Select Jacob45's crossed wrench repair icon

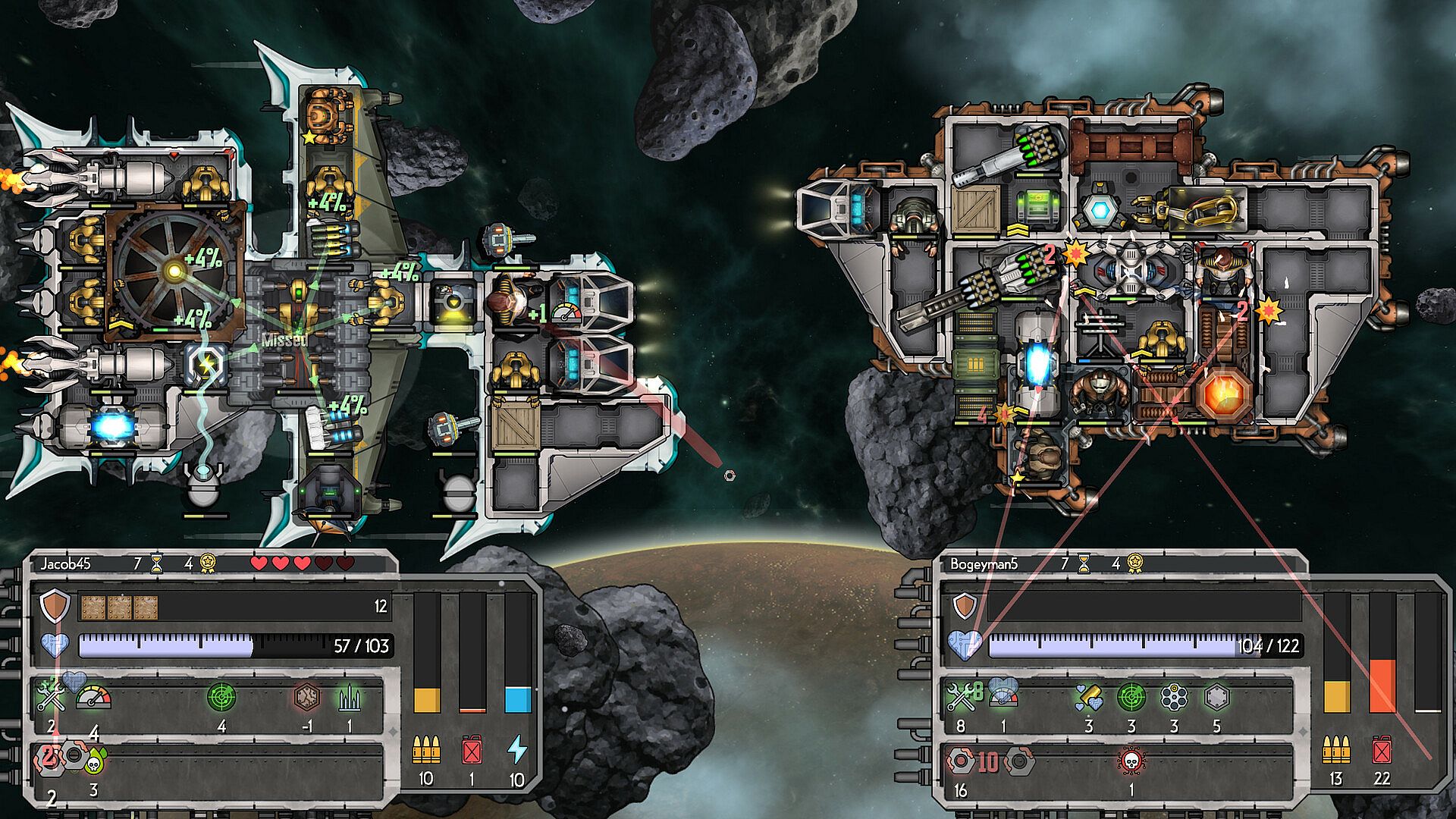pyautogui.click(x=52, y=695)
